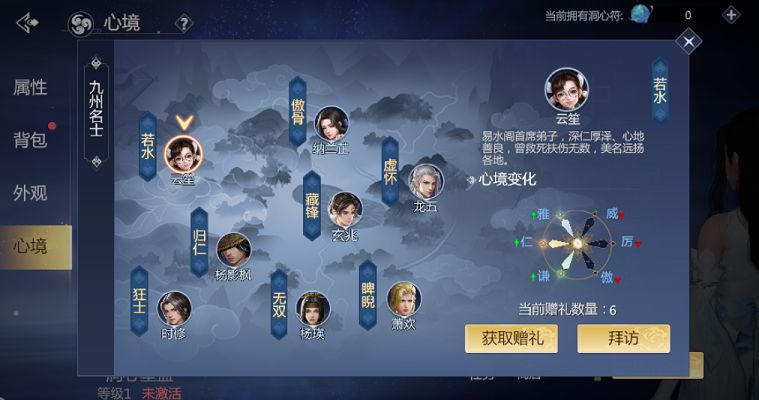Click the 获取赠礼 button

pos(511,338)
